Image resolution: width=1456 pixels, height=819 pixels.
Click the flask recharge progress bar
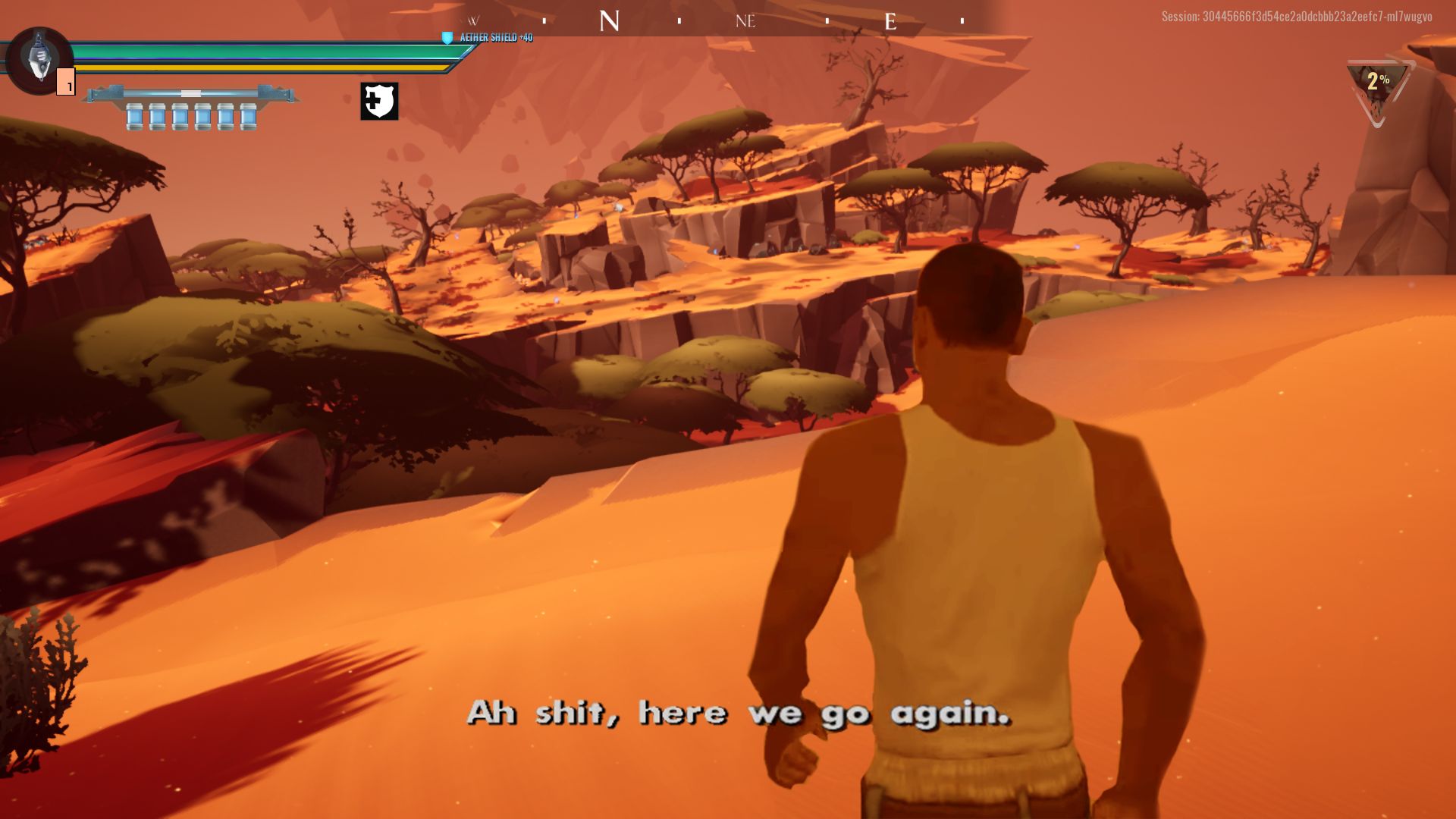click(x=190, y=92)
